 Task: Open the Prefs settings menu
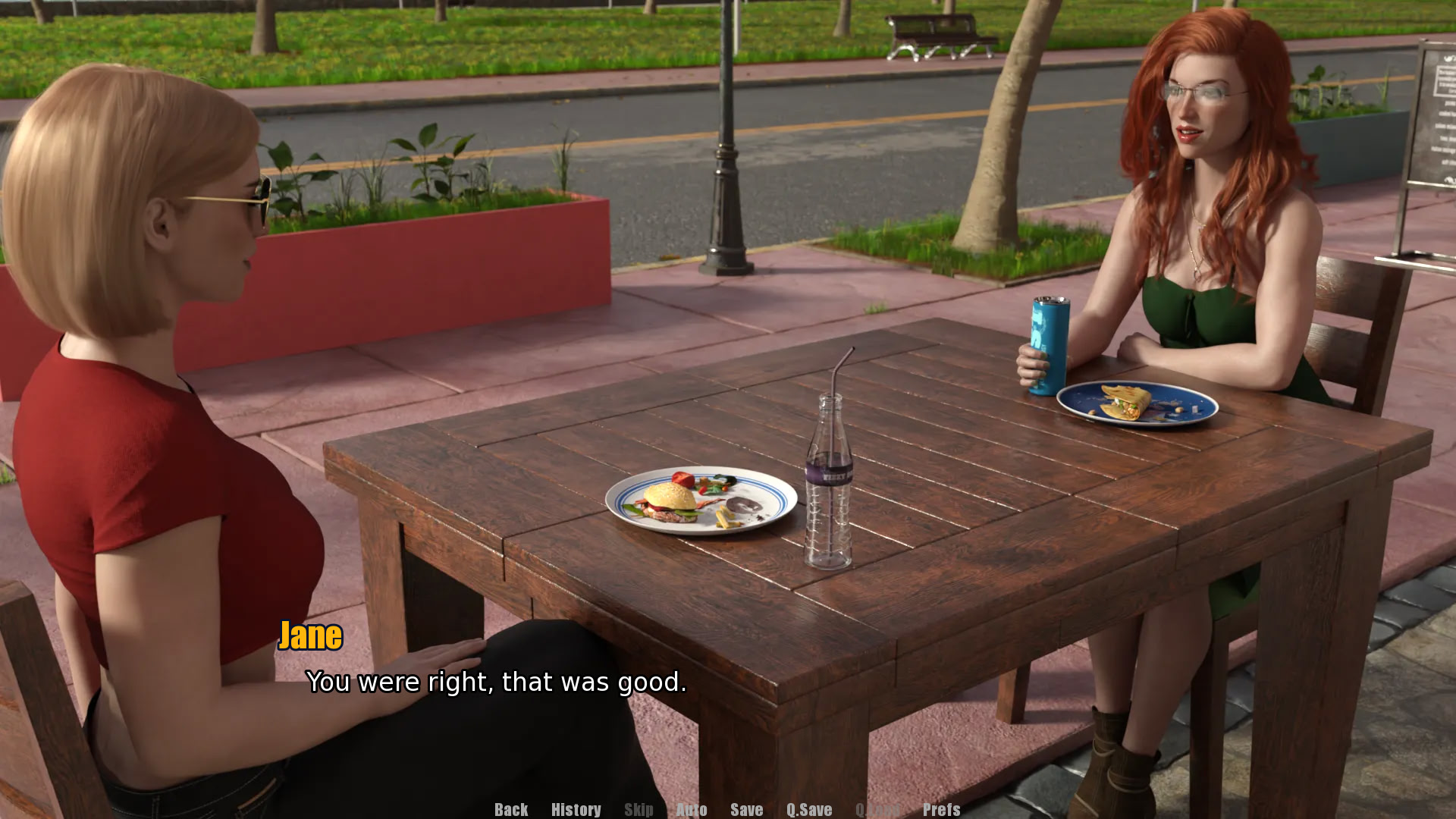coord(941,809)
